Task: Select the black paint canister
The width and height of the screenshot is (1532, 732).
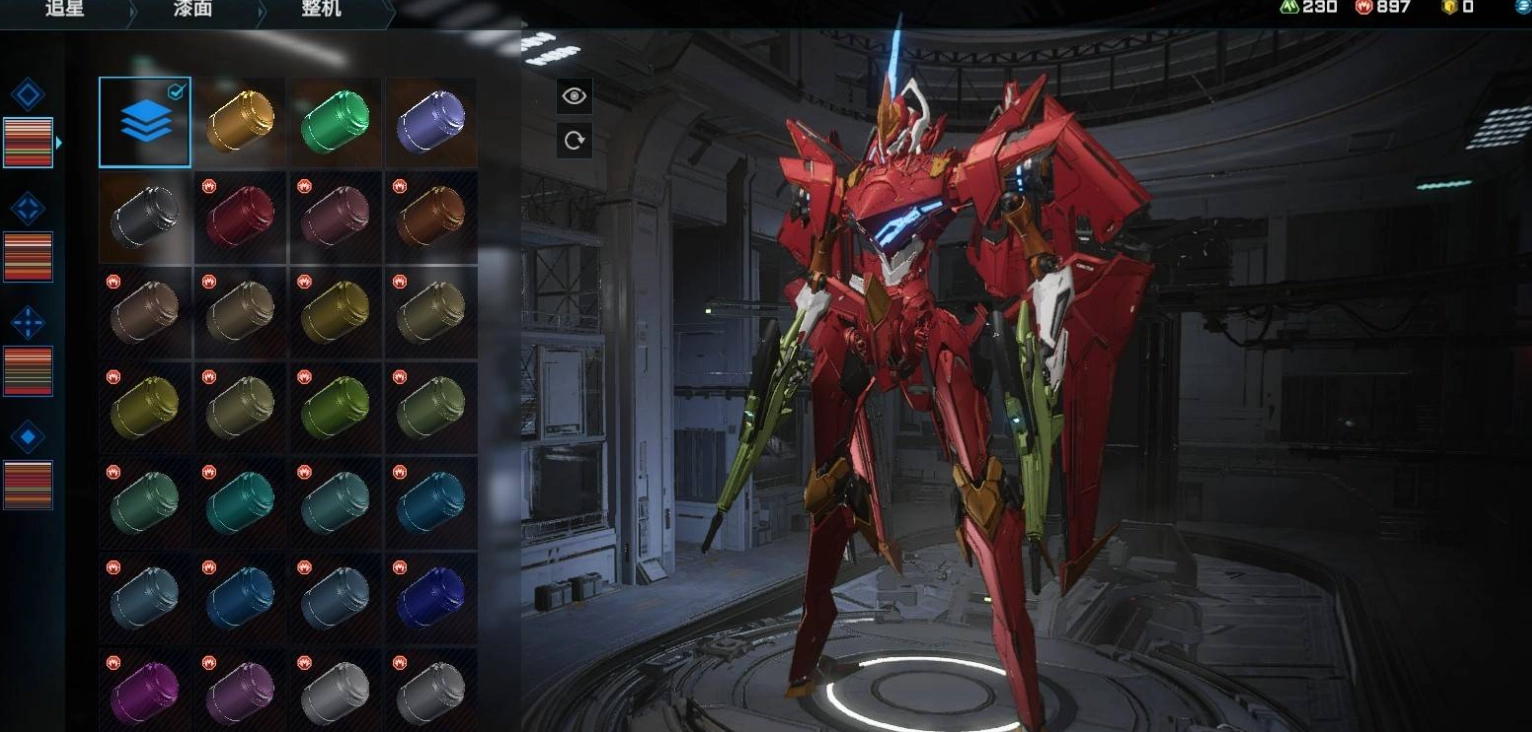Action: pyautogui.click(x=145, y=217)
